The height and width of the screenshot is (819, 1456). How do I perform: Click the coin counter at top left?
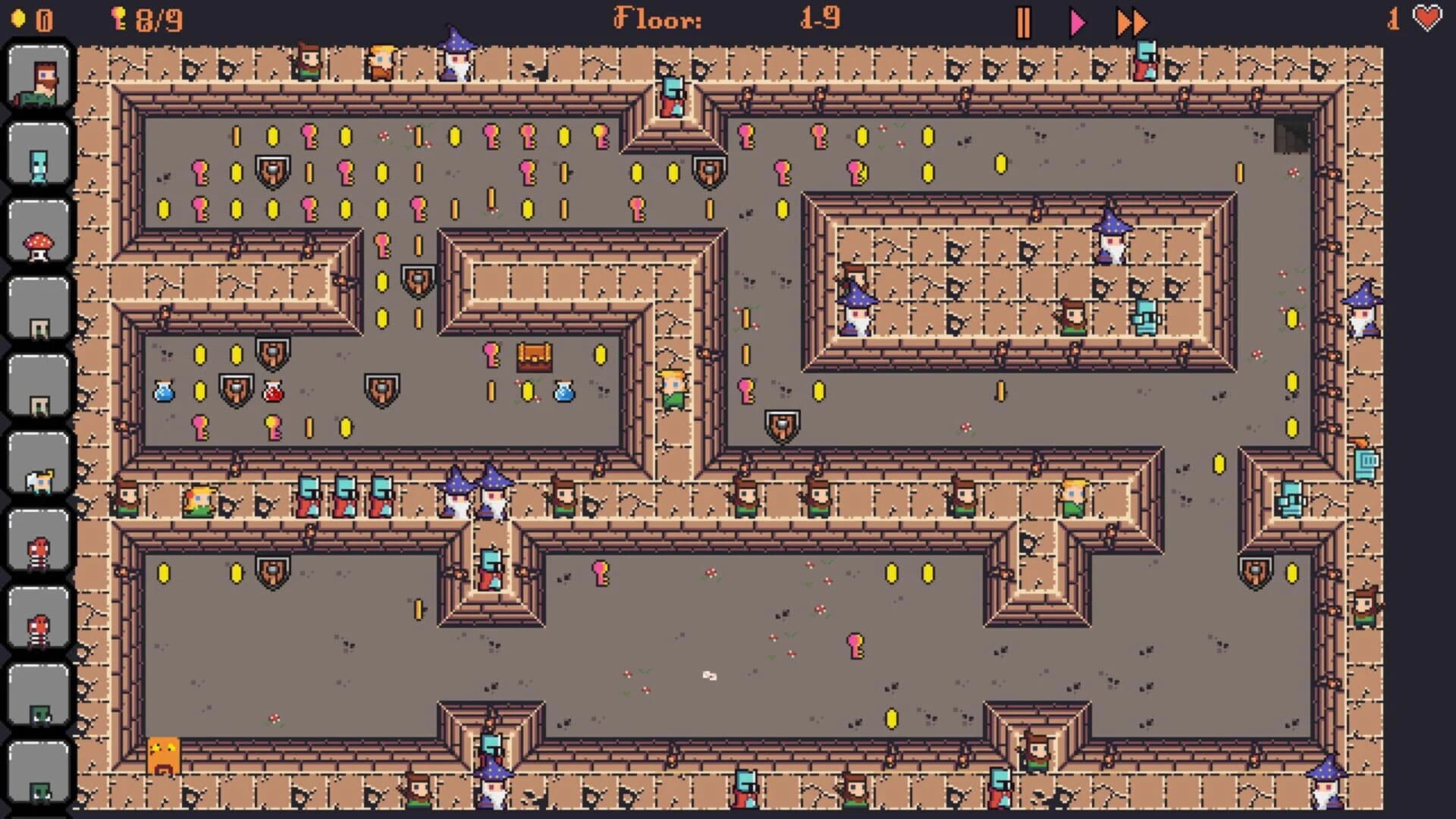point(30,19)
